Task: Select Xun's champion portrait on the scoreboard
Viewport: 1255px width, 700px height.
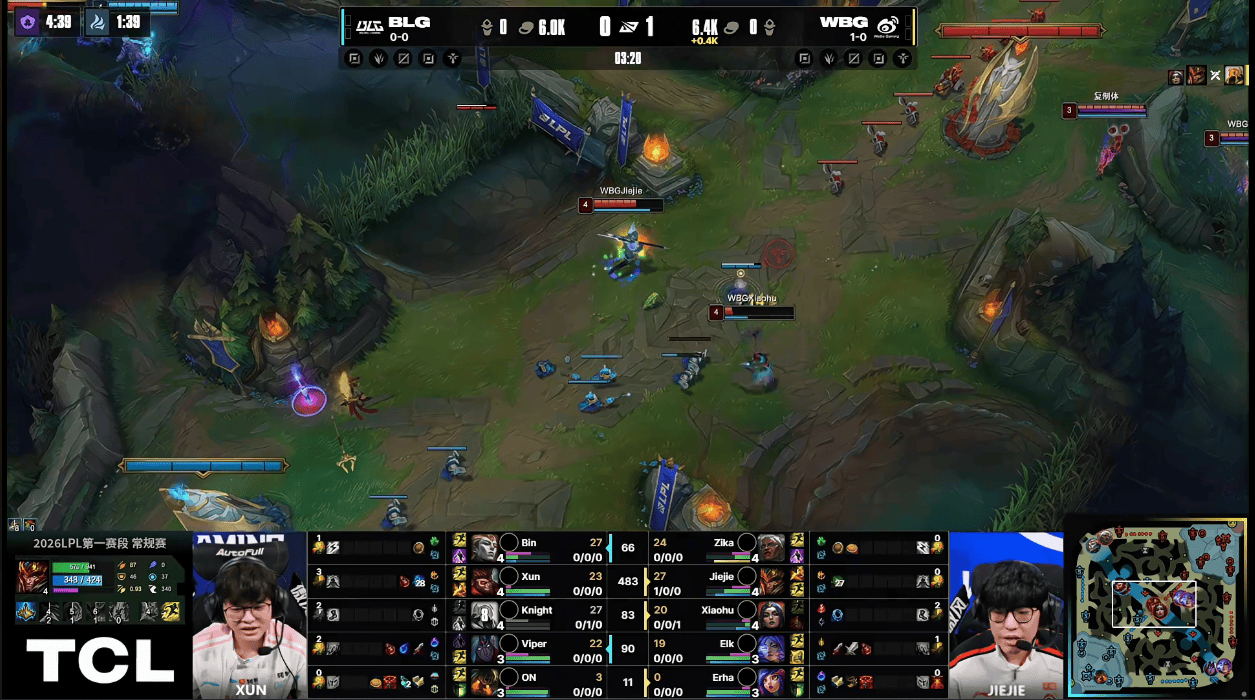Action: pos(484,580)
